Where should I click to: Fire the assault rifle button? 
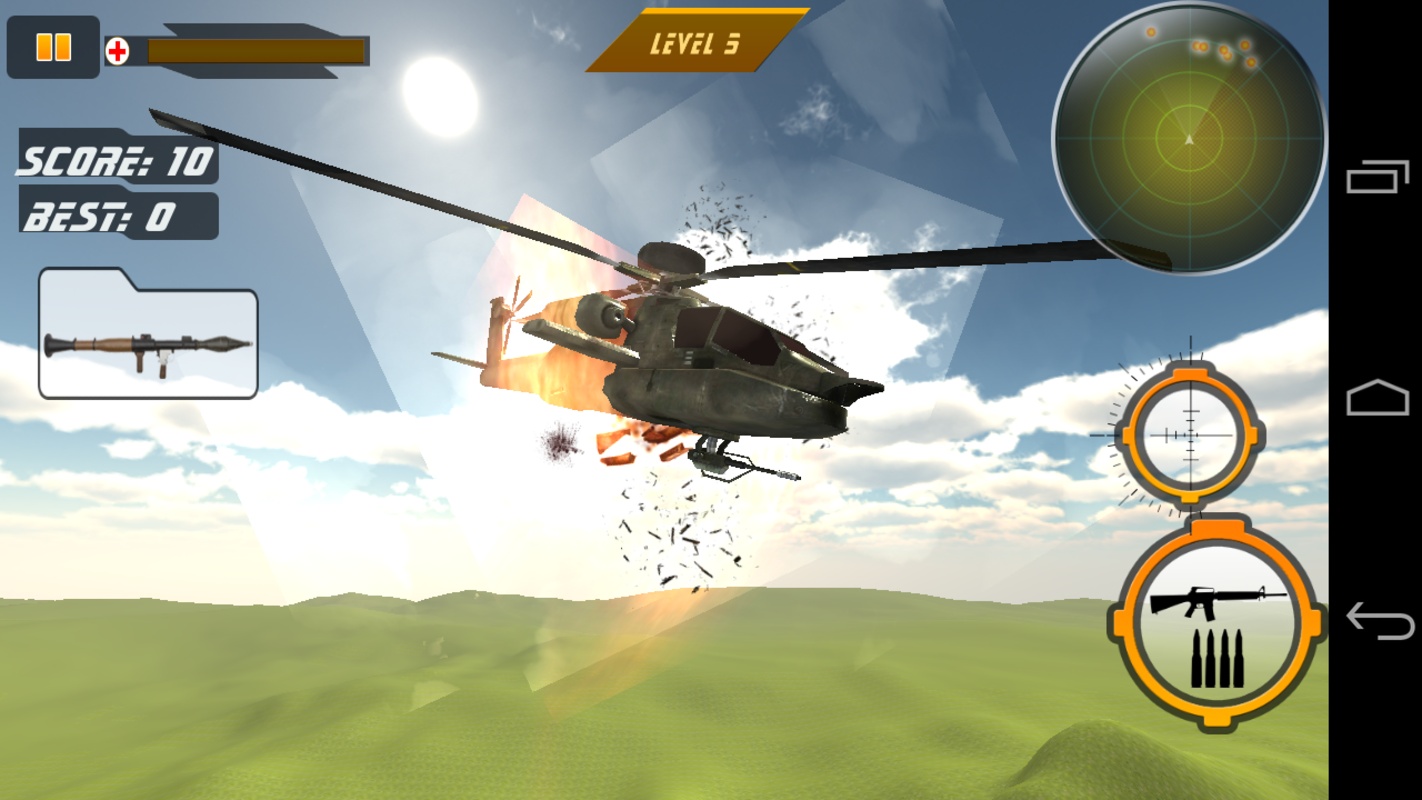[x=1216, y=624]
